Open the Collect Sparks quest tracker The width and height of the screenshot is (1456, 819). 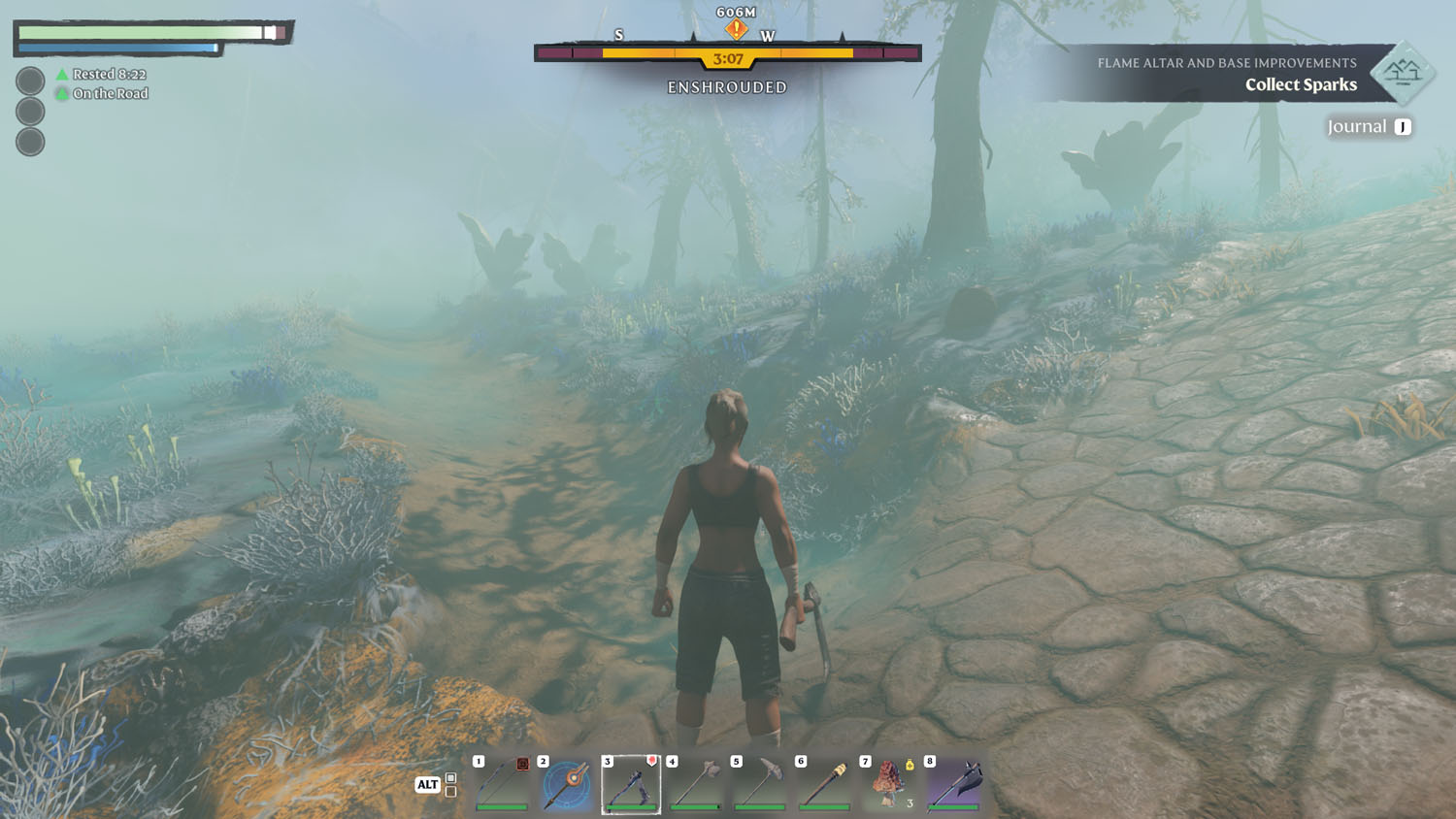(1300, 84)
